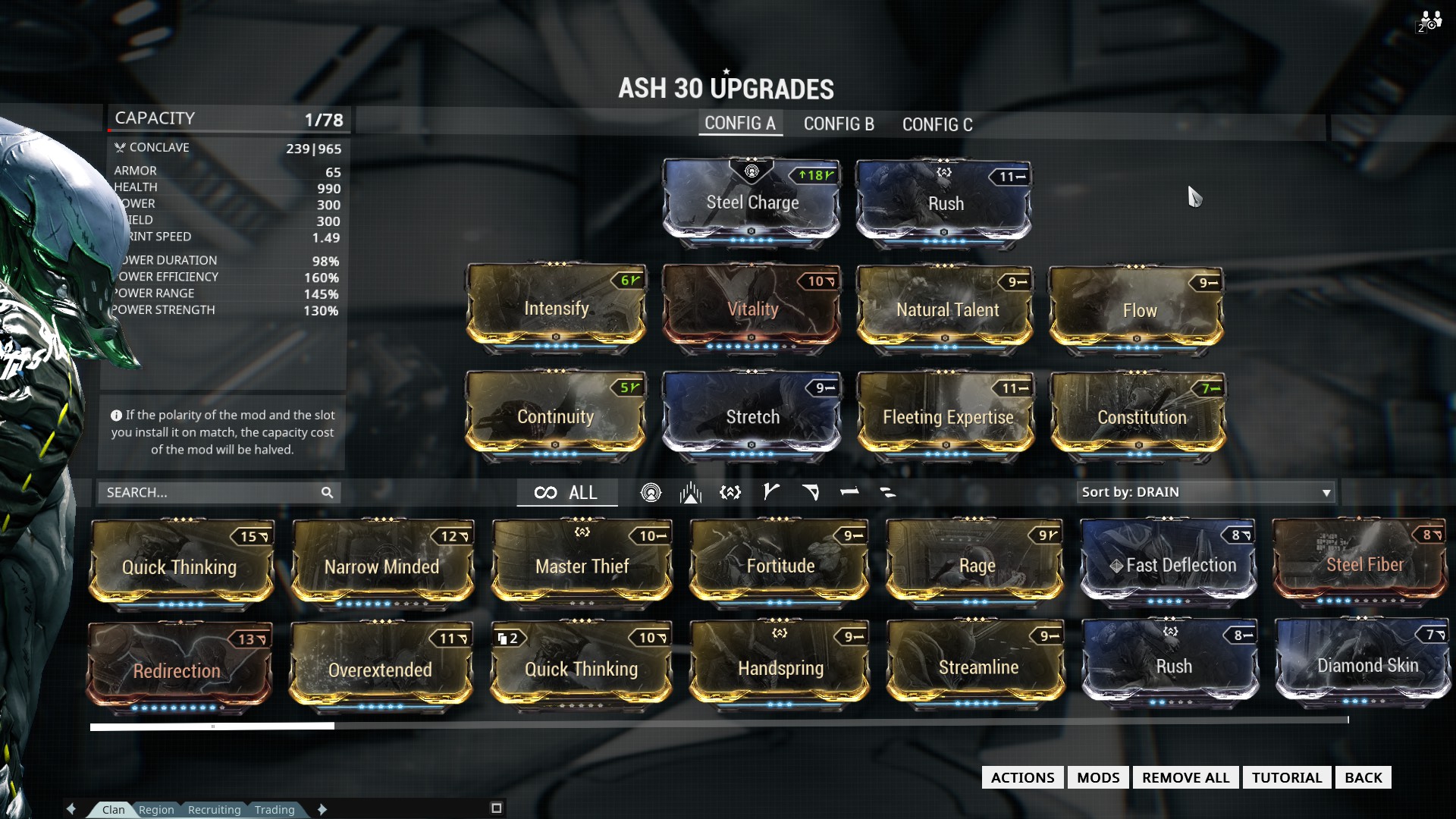The height and width of the screenshot is (819, 1456).
Task: Switch to the Config C tab
Action: 937,124
